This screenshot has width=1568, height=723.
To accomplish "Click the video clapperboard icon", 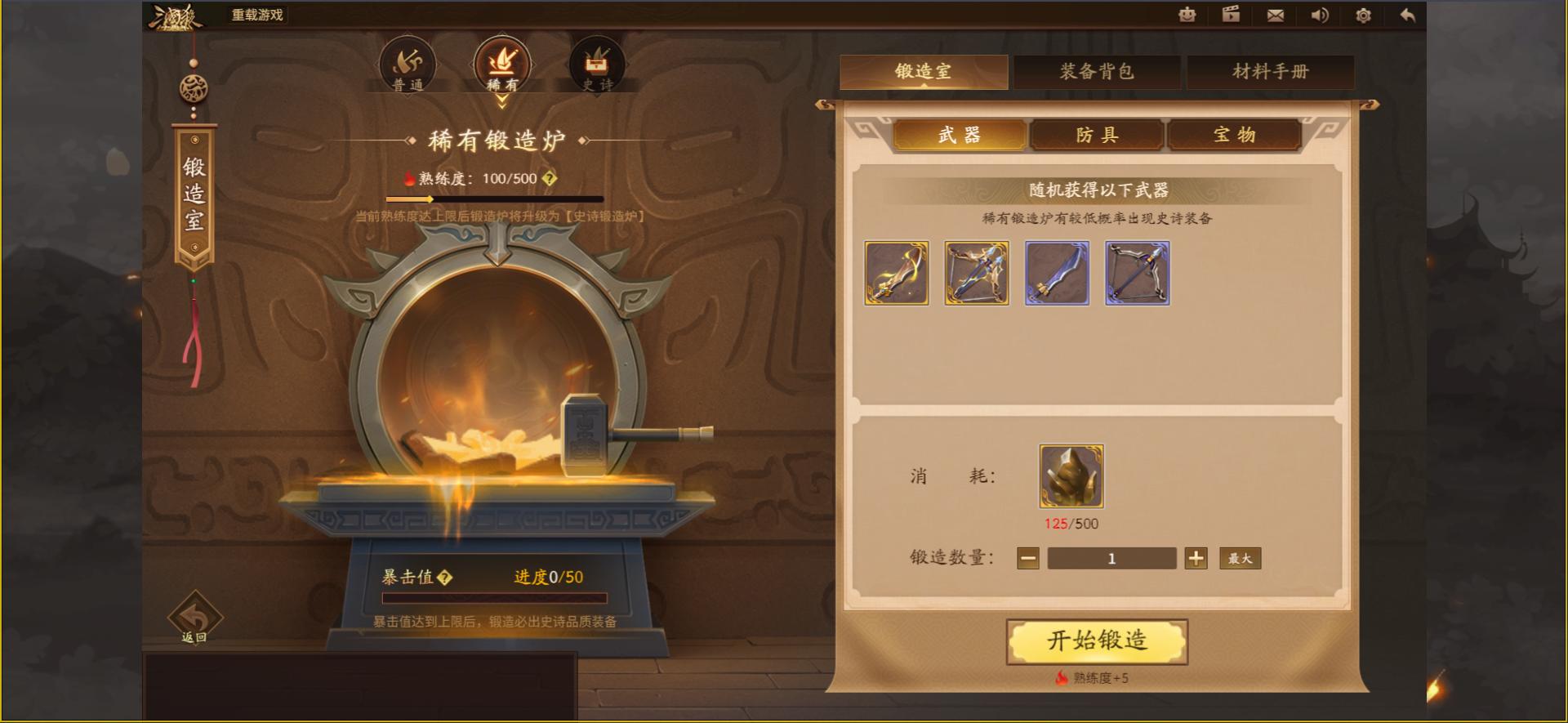I will point(1231,15).
